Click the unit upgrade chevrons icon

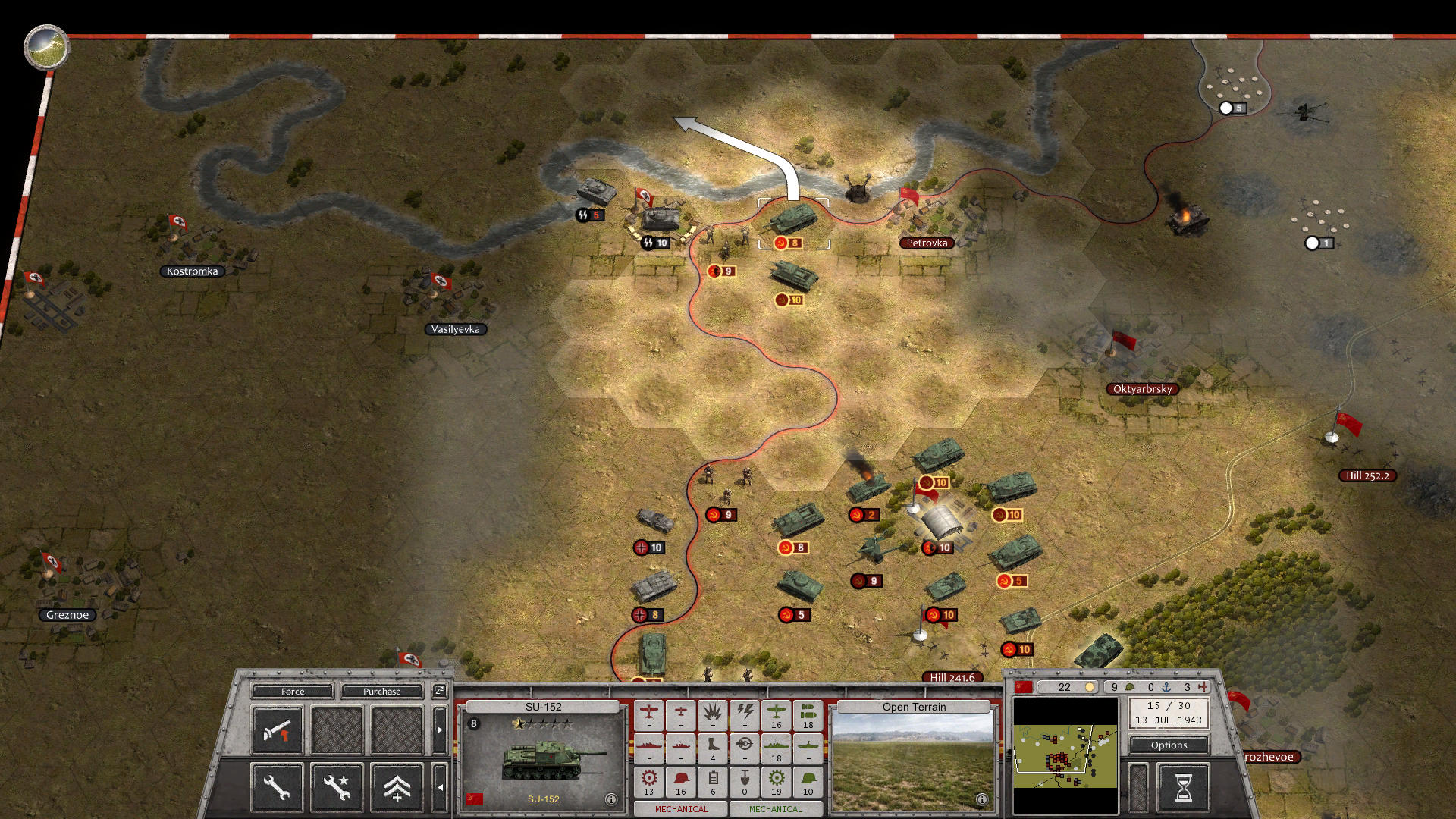397,788
